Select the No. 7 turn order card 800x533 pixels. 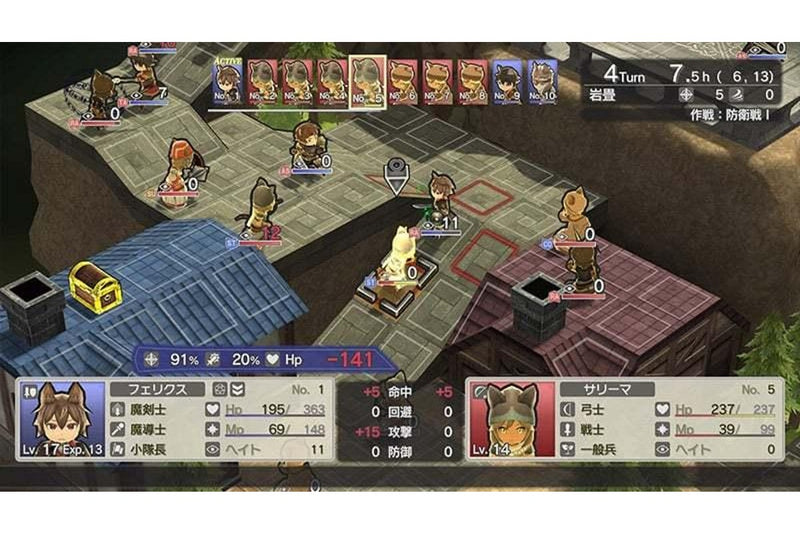pyautogui.click(x=436, y=83)
